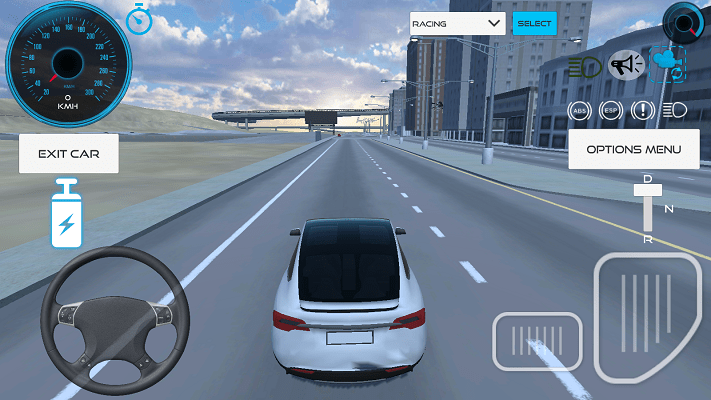This screenshot has height=400, width=711.
Task: Tap the gear shifter D-N-R lever
Action: [648, 210]
